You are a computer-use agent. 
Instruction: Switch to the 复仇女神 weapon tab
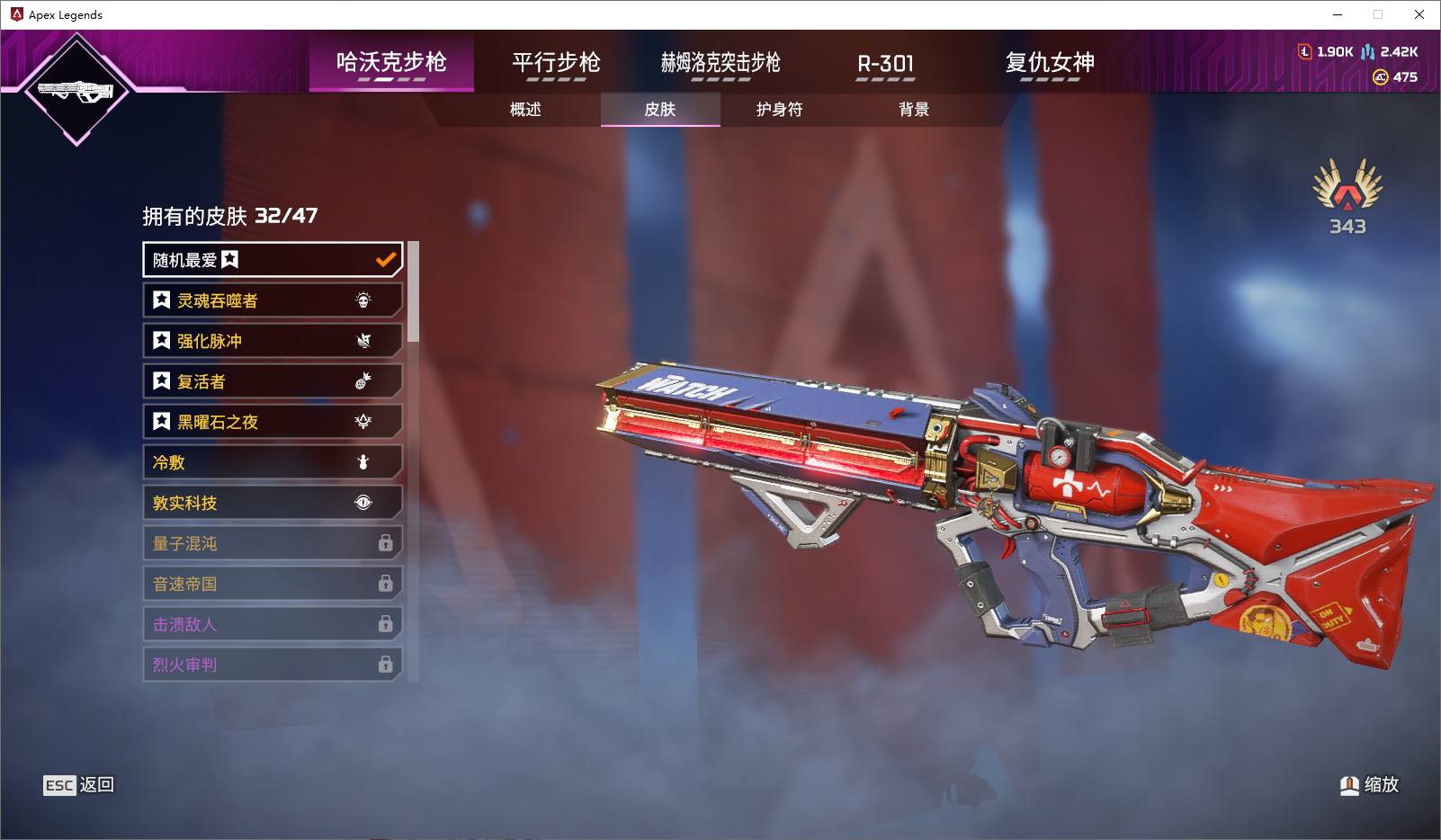[x=1050, y=62]
